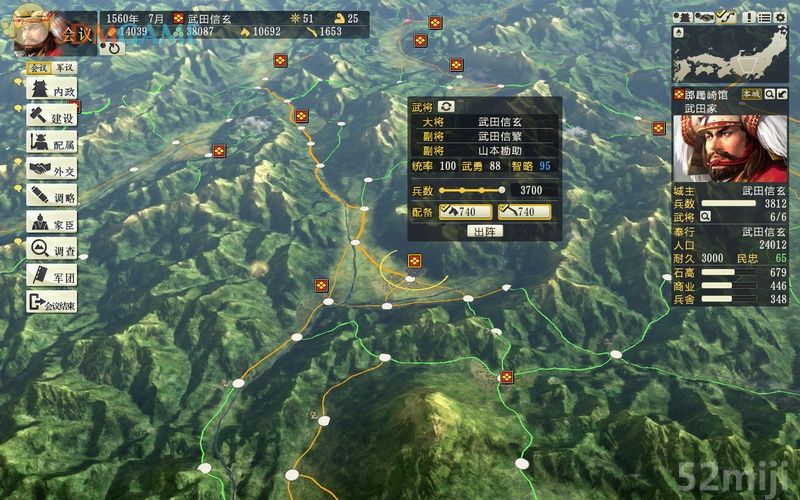
Task: Open the 外交 diplomacy menu
Action: [52, 170]
